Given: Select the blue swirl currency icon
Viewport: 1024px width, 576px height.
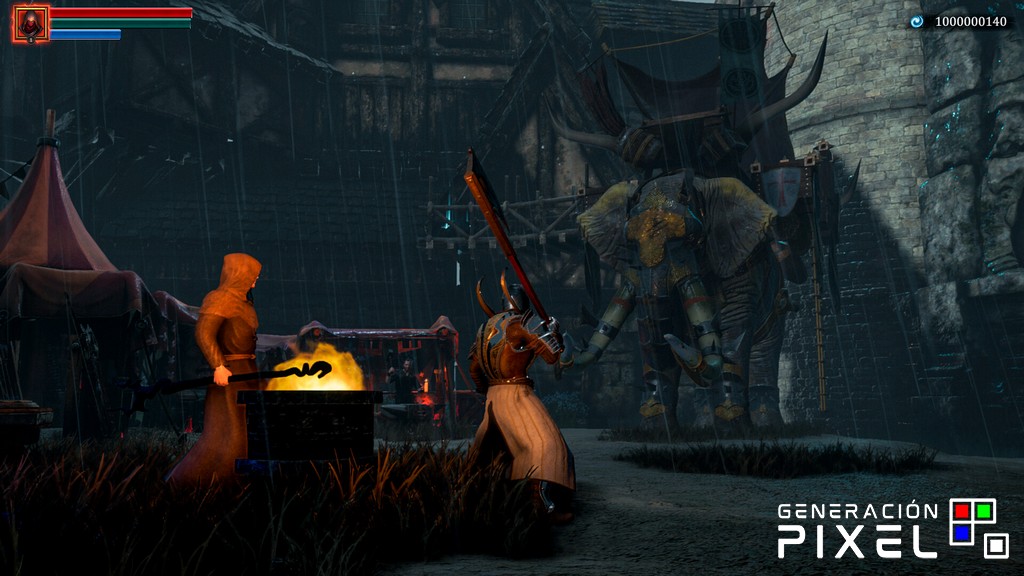Looking at the screenshot, I should pos(916,21).
